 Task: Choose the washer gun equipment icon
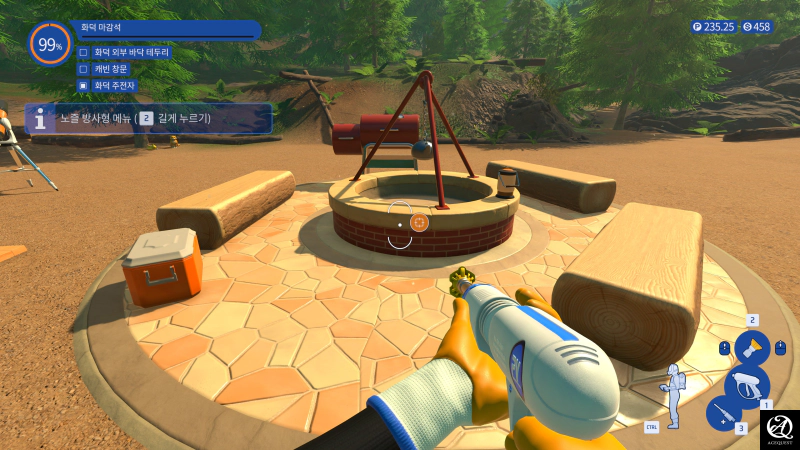click(746, 383)
